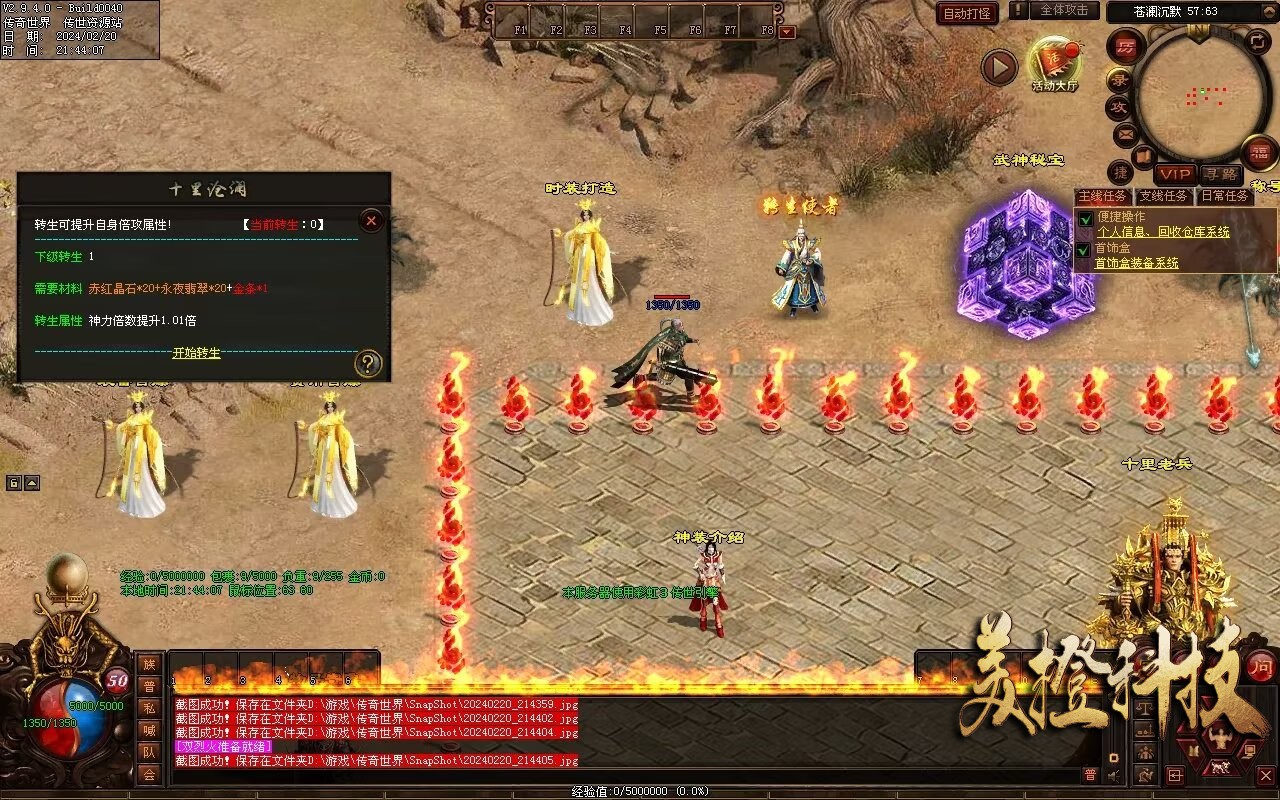
Task: Open the 首饰盒装备系统 quest link
Action: [x=1136, y=263]
